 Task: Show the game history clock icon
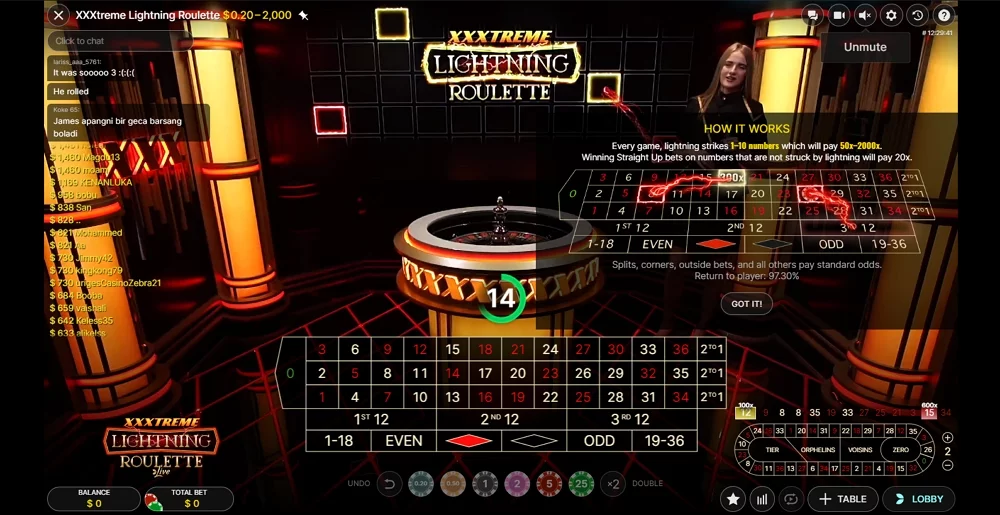[917, 15]
